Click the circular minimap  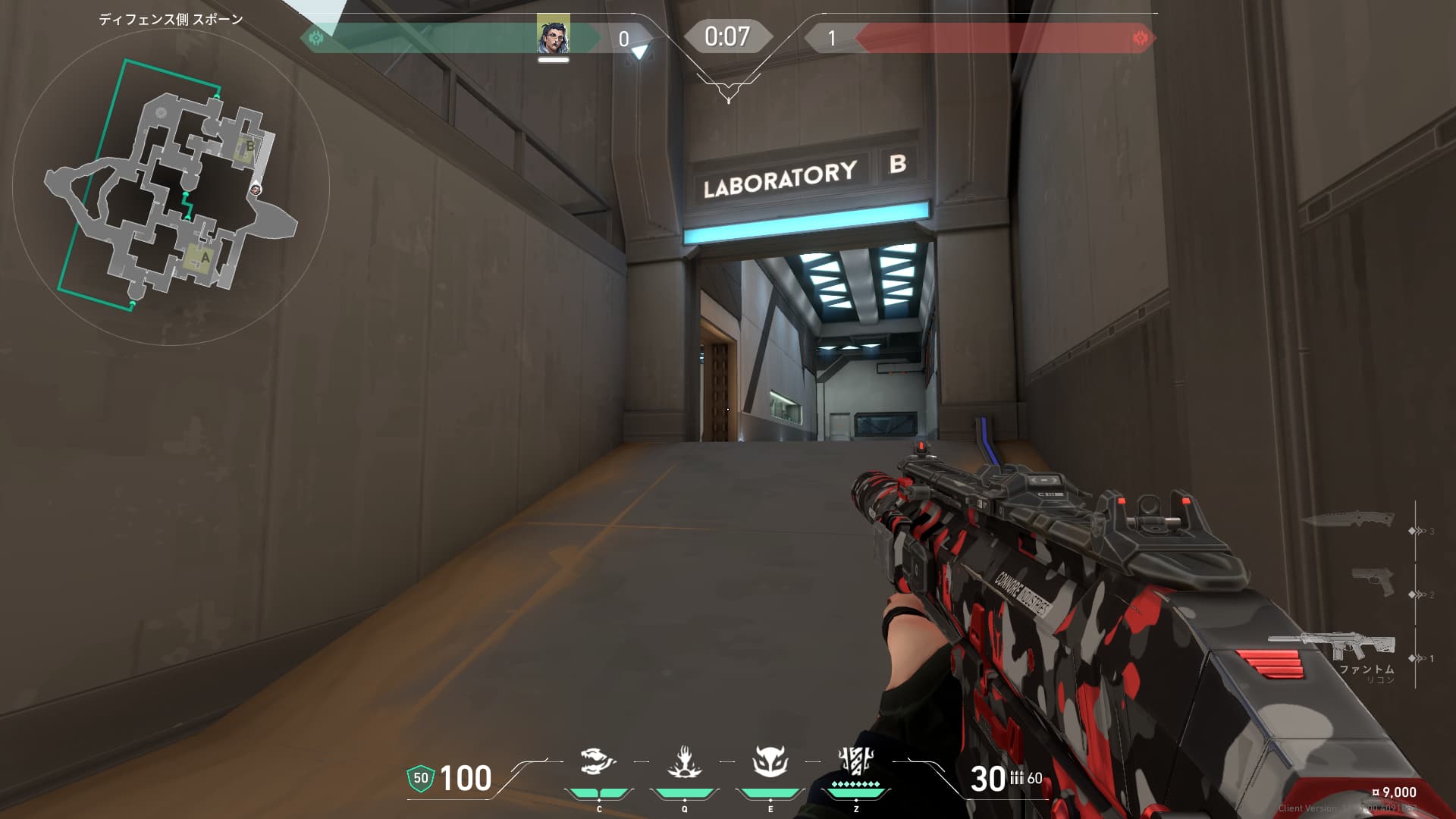tap(171, 186)
